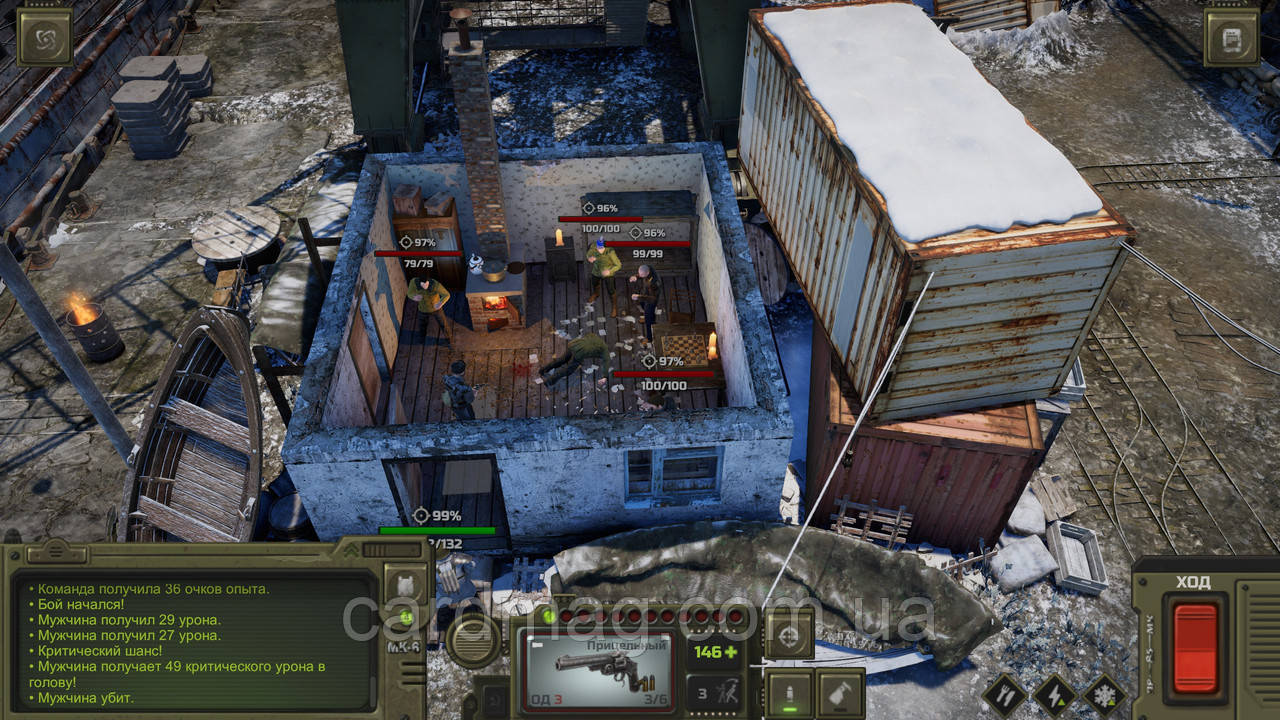Click the round speaker dial on panel

coord(473,640)
